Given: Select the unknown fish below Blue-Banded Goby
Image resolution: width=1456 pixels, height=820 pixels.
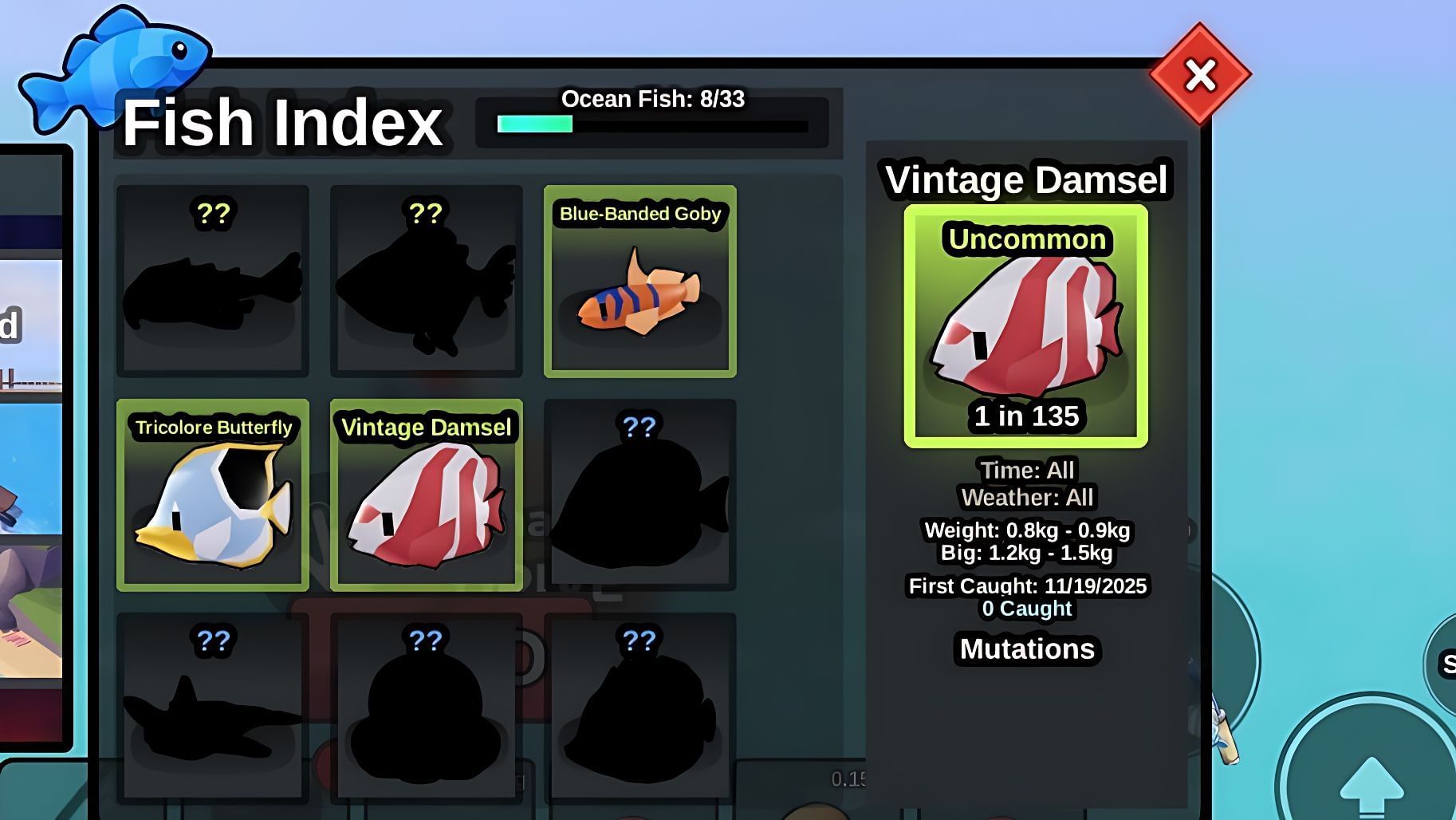Looking at the screenshot, I should tap(640, 495).
